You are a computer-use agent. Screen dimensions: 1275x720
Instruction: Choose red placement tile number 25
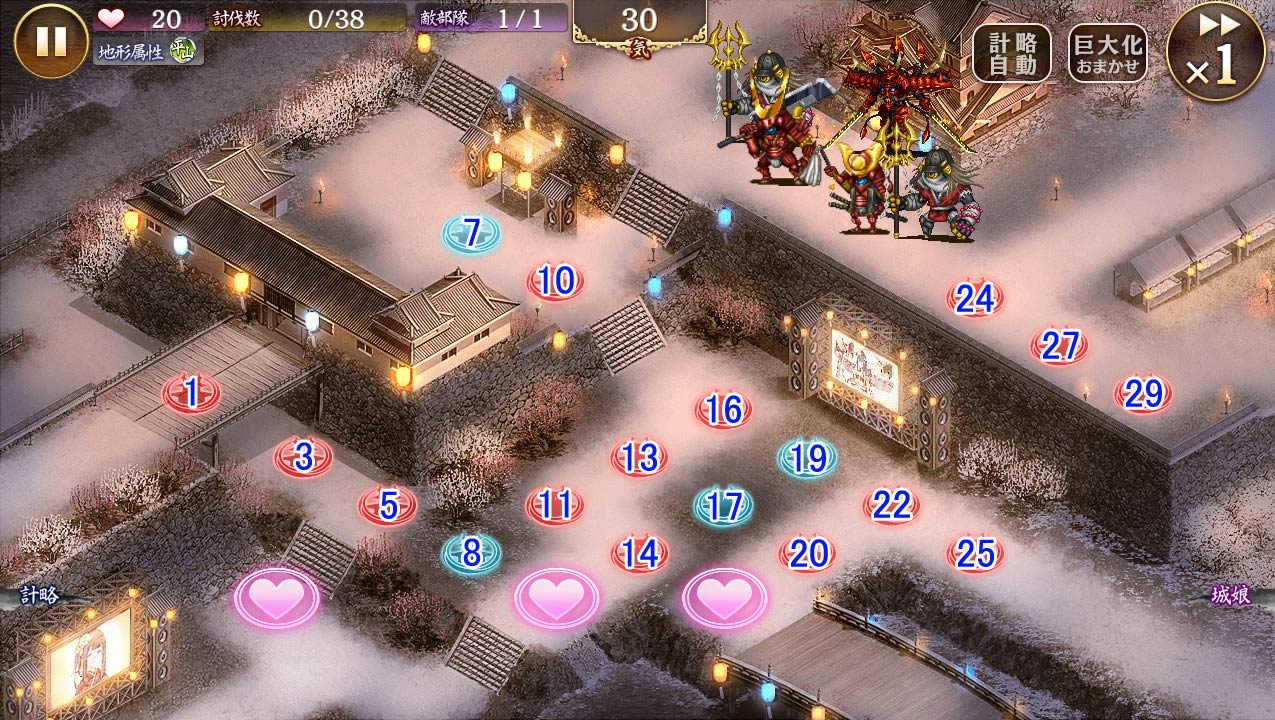tap(975, 553)
